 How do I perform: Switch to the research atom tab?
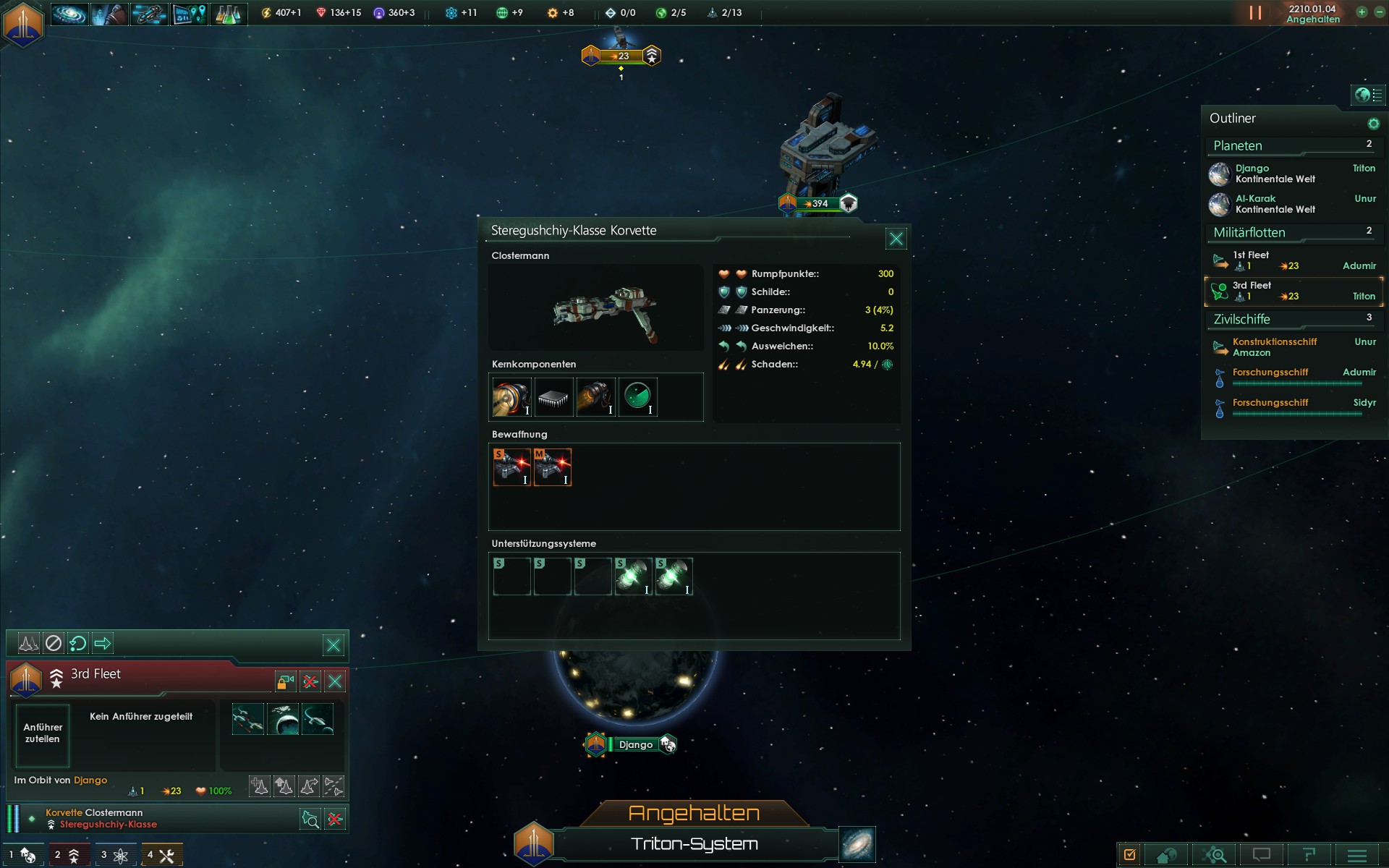[x=114, y=855]
